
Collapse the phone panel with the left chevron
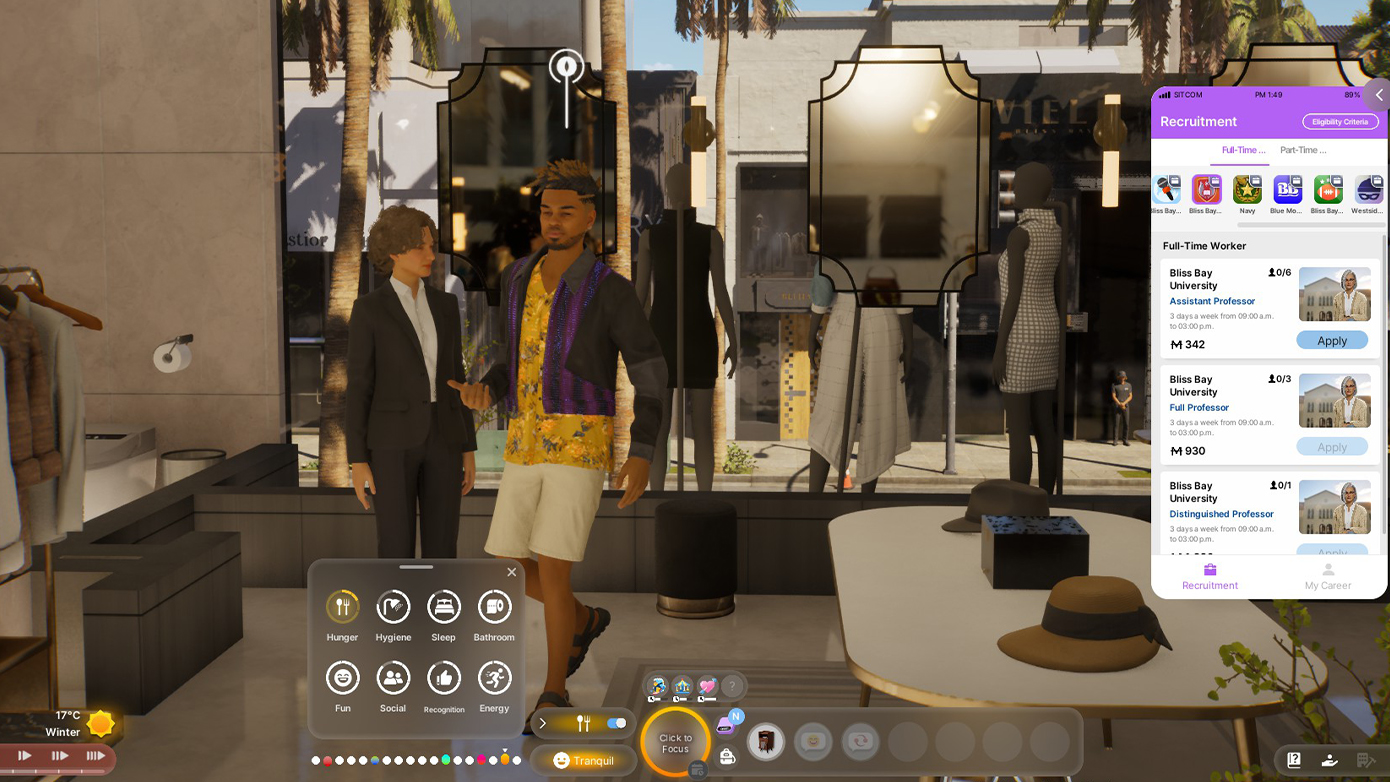(1378, 95)
